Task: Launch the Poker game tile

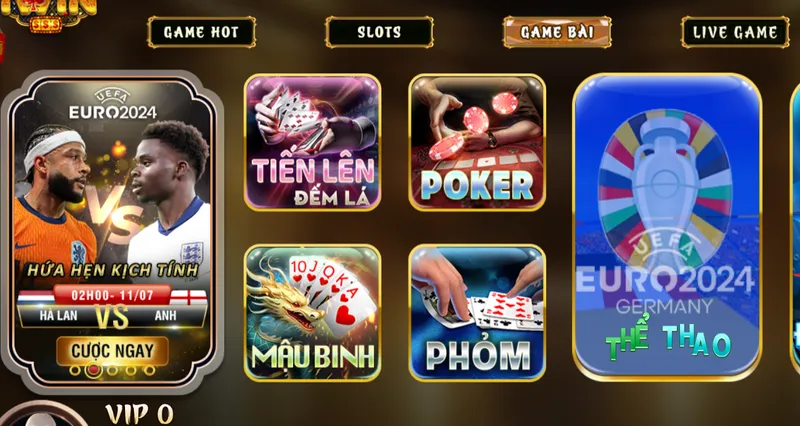Action: [x=477, y=145]
